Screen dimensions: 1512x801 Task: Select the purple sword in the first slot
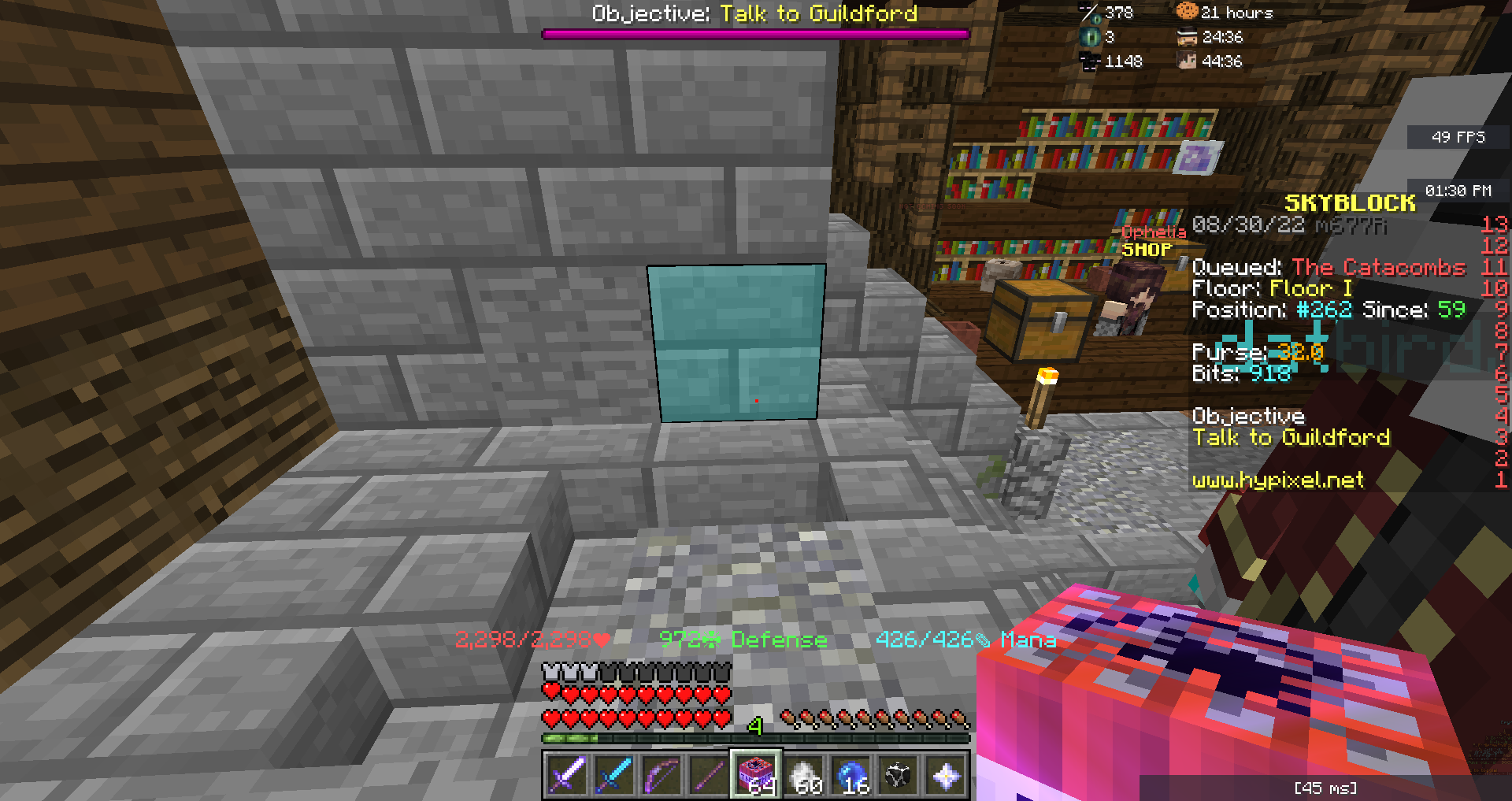click(x=569, y=776)
